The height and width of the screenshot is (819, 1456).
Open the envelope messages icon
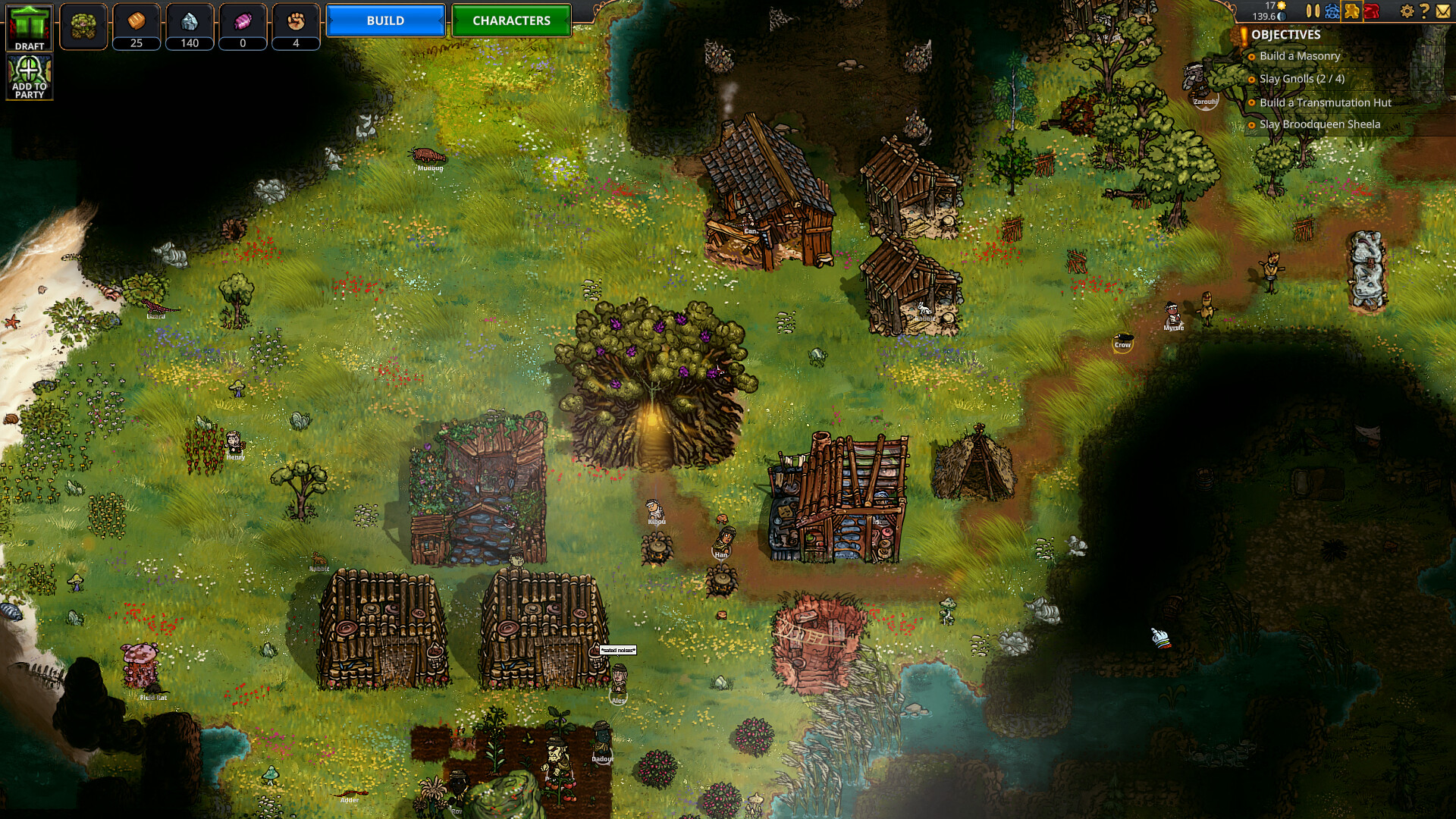click(x=1443, y=11)
